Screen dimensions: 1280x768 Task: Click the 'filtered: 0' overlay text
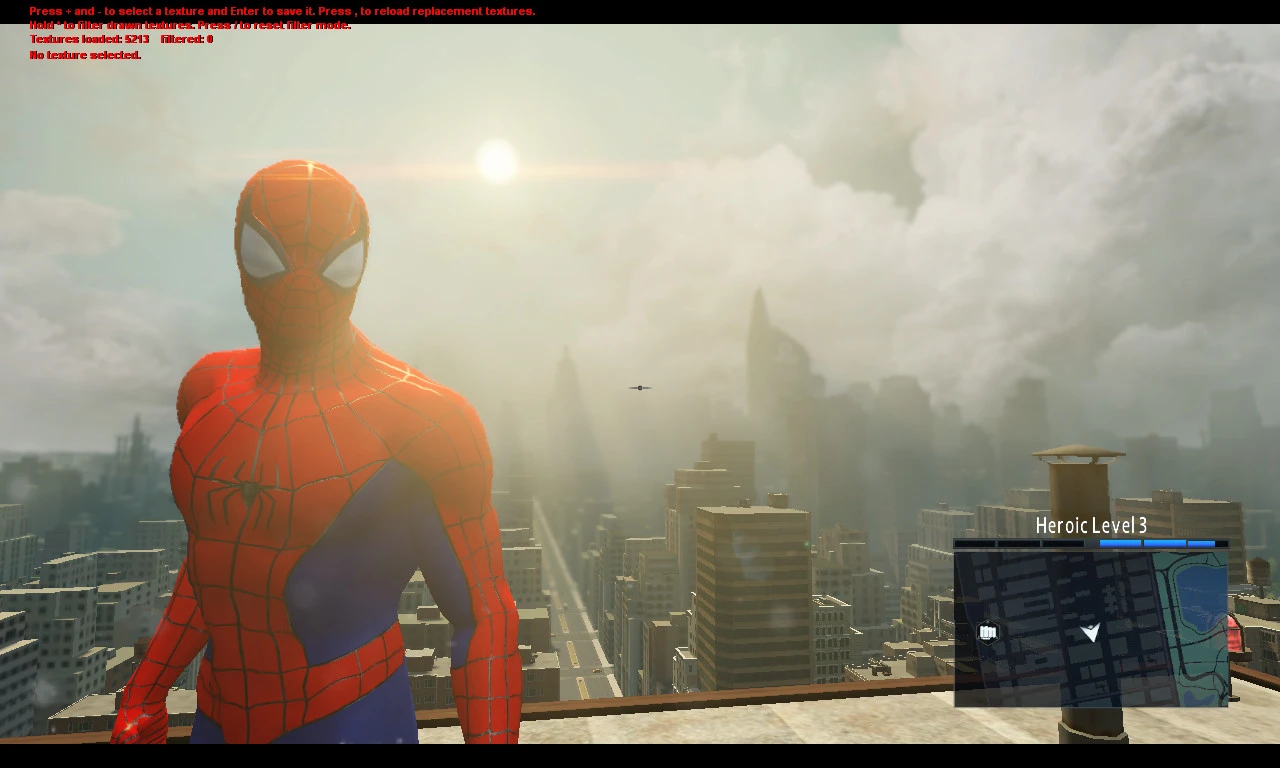pos(190,40)
